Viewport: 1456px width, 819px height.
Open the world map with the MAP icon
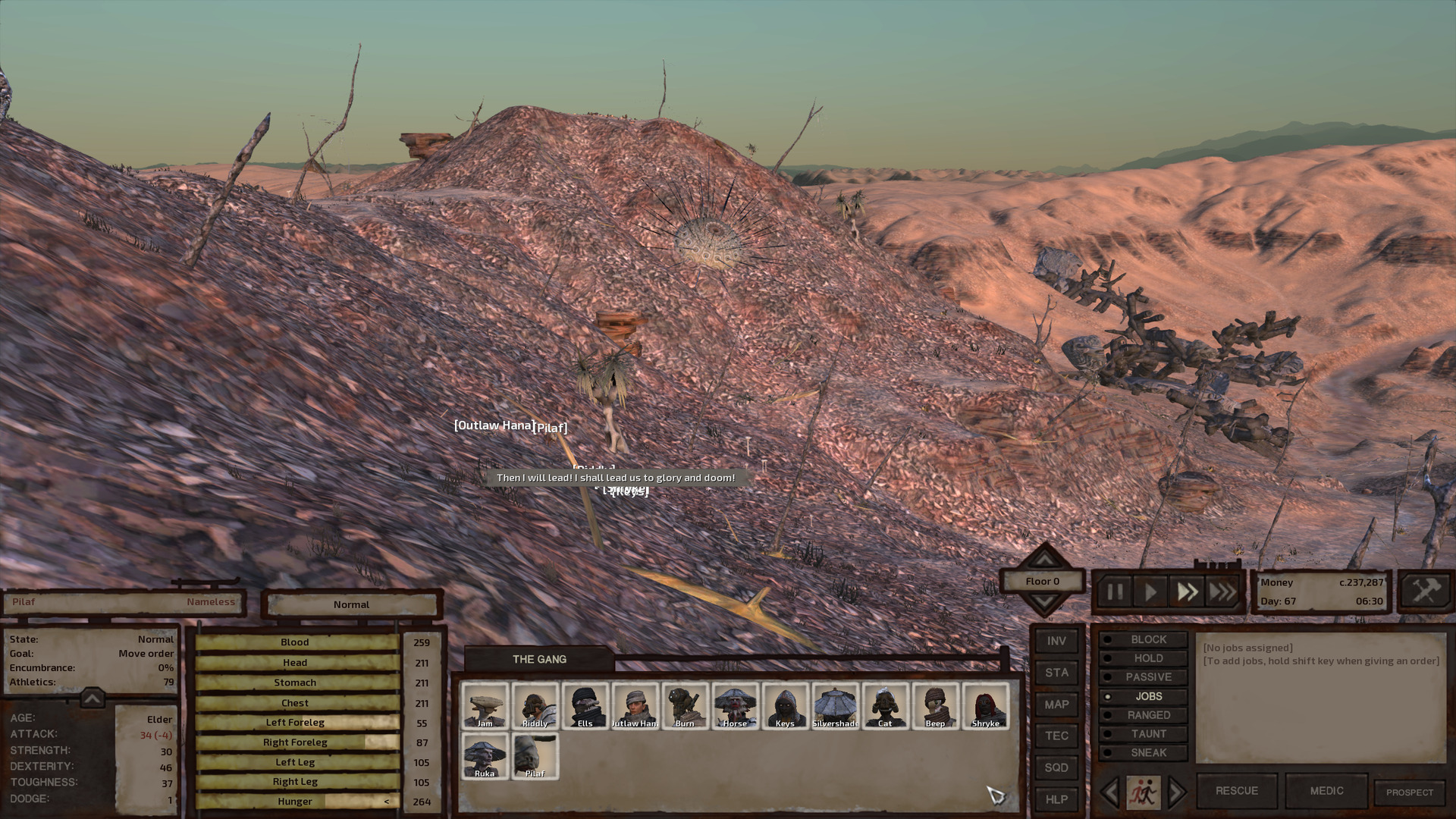1056,704
